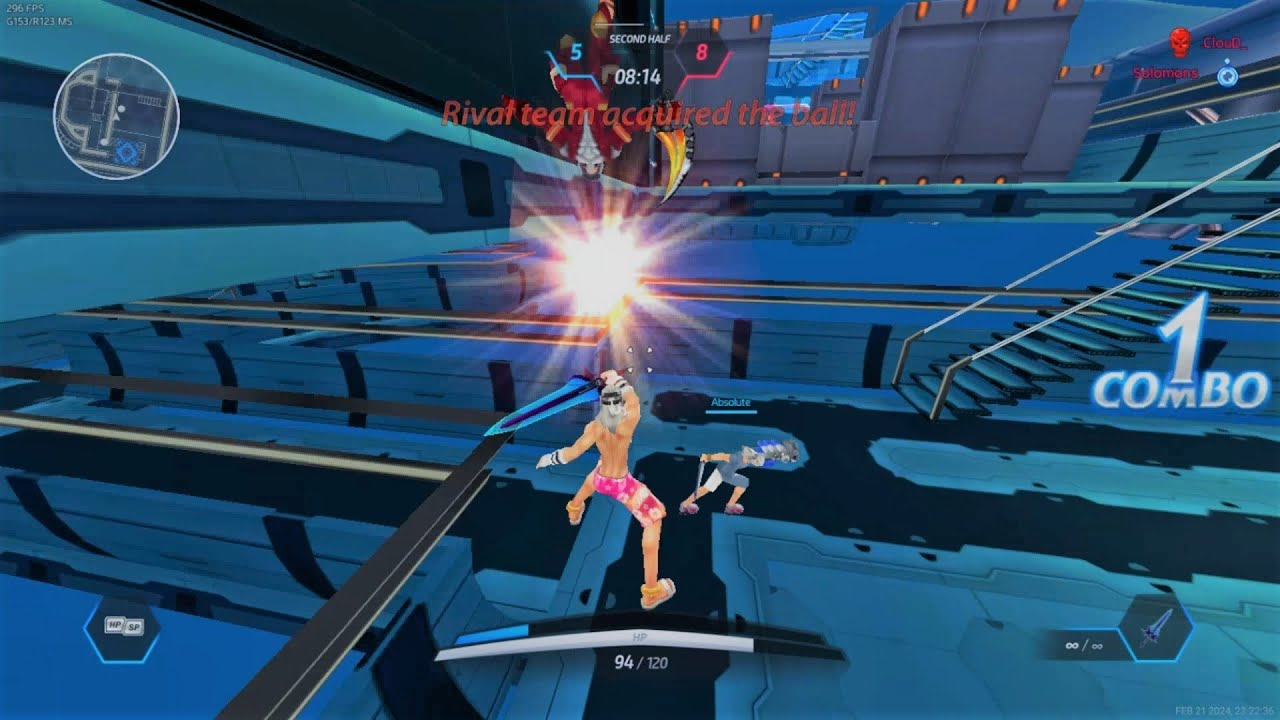Open the circular minimap

tap(116, 116)
